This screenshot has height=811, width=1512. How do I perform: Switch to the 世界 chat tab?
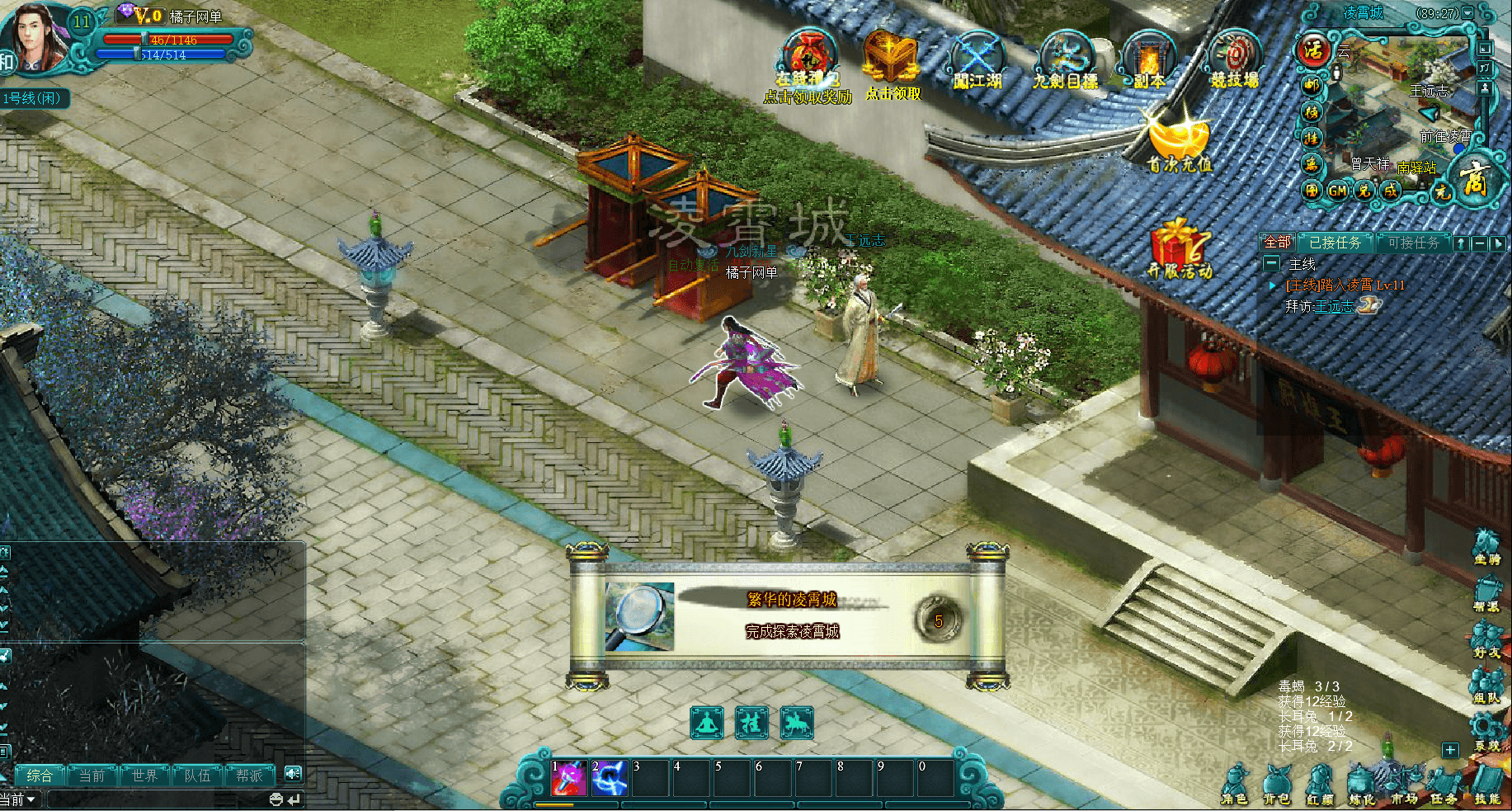tap(144, 776)
